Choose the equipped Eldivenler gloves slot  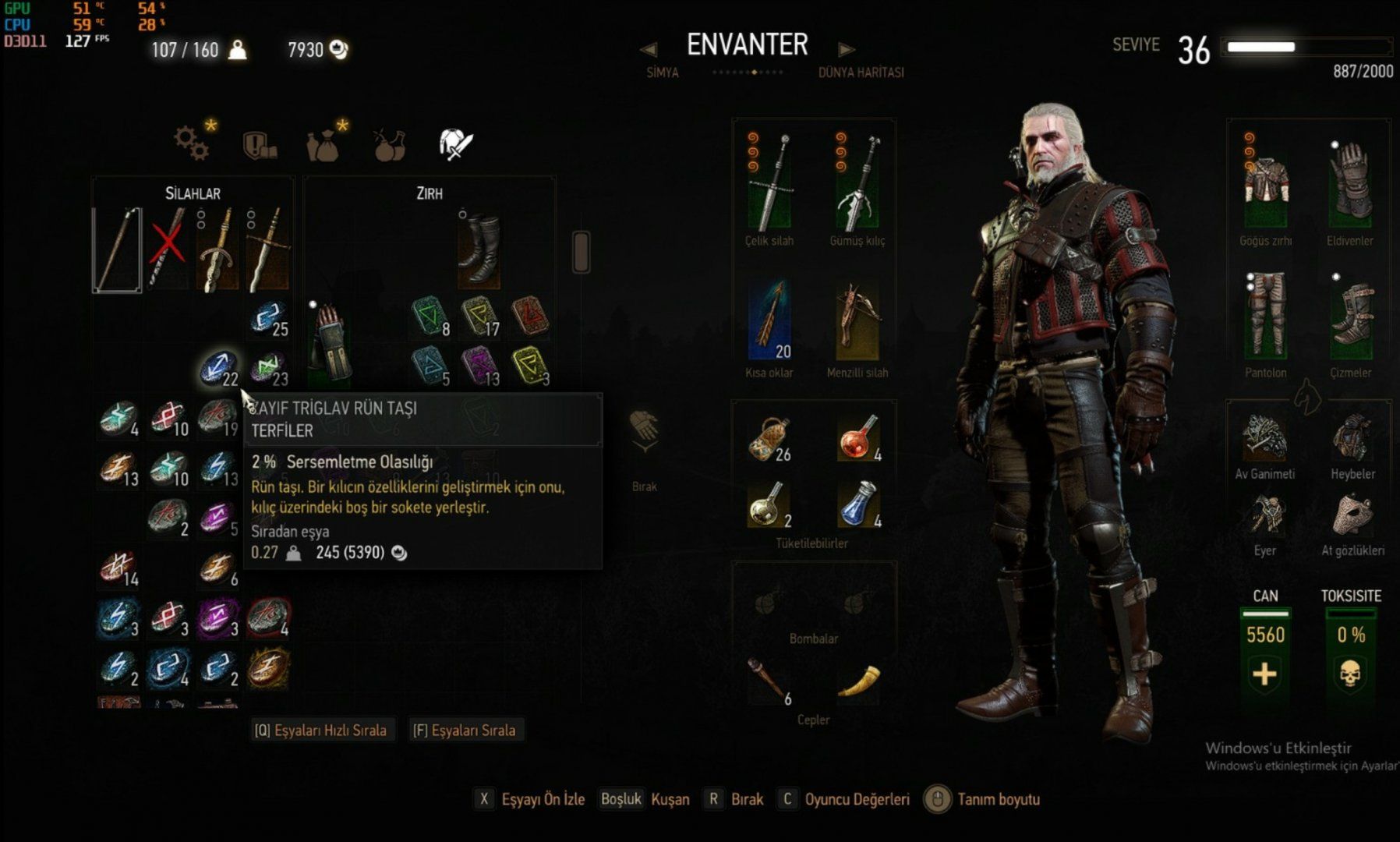tap(1350, 183)
